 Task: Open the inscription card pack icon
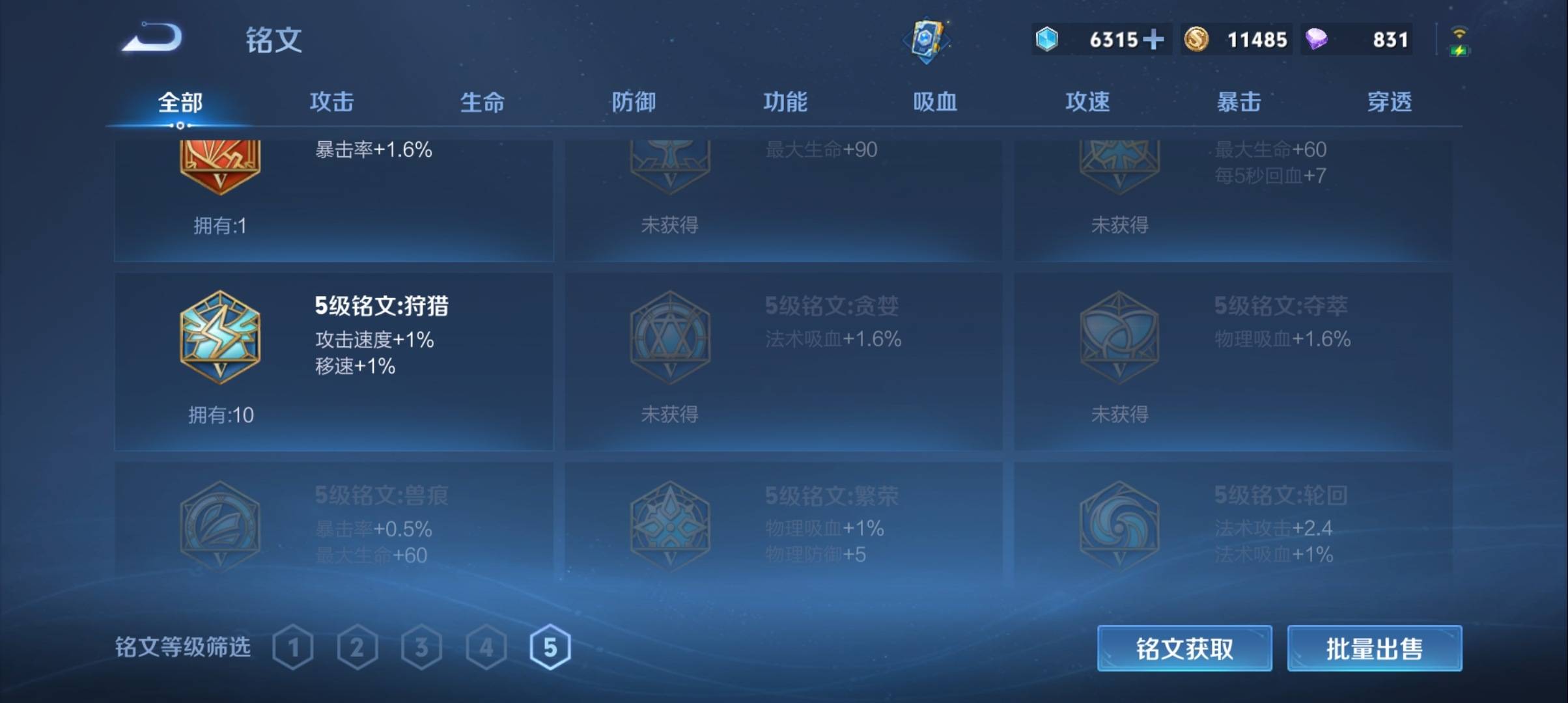[x=927, y=40]
